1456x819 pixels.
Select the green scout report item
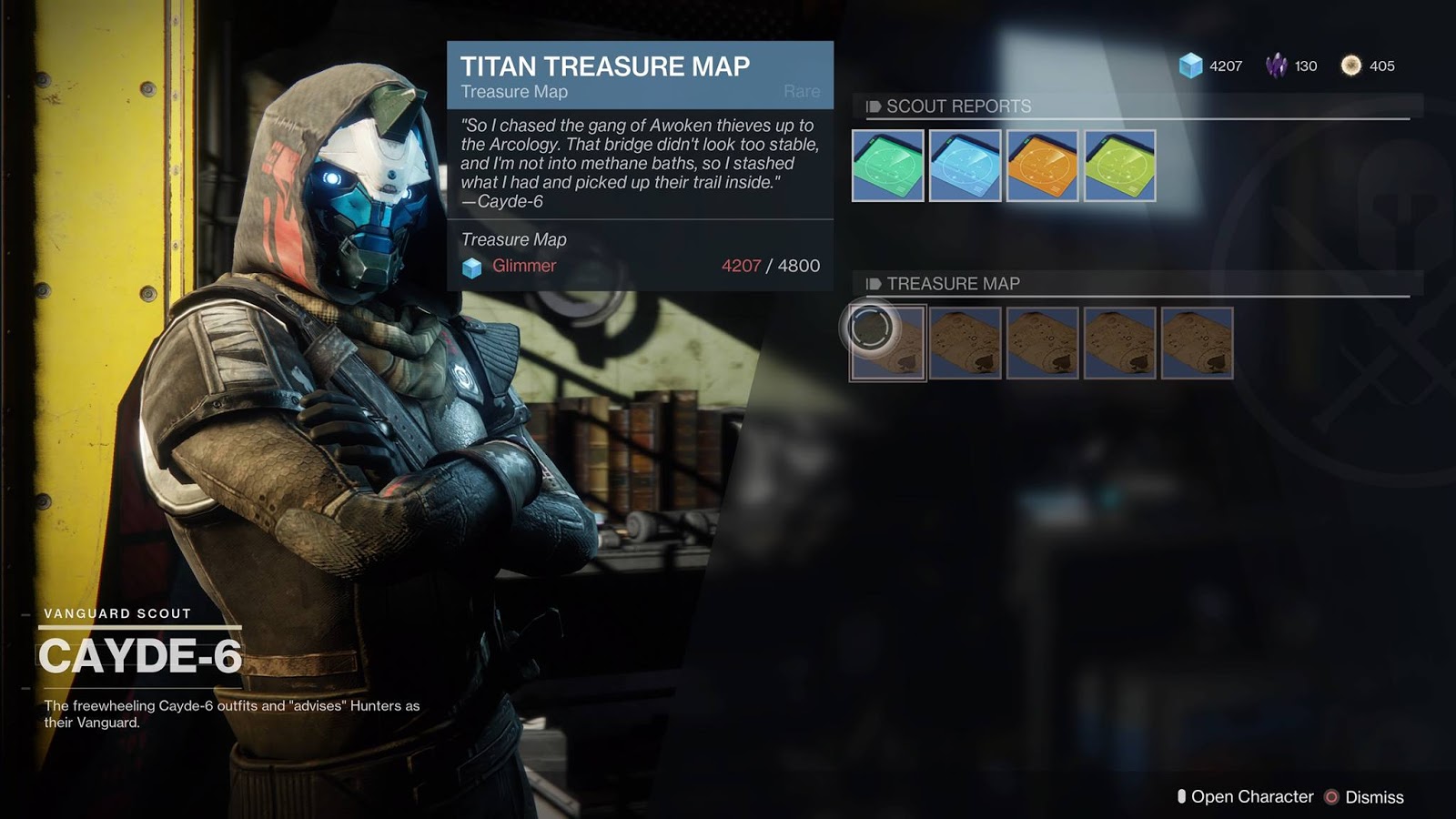tap(888, 166)
